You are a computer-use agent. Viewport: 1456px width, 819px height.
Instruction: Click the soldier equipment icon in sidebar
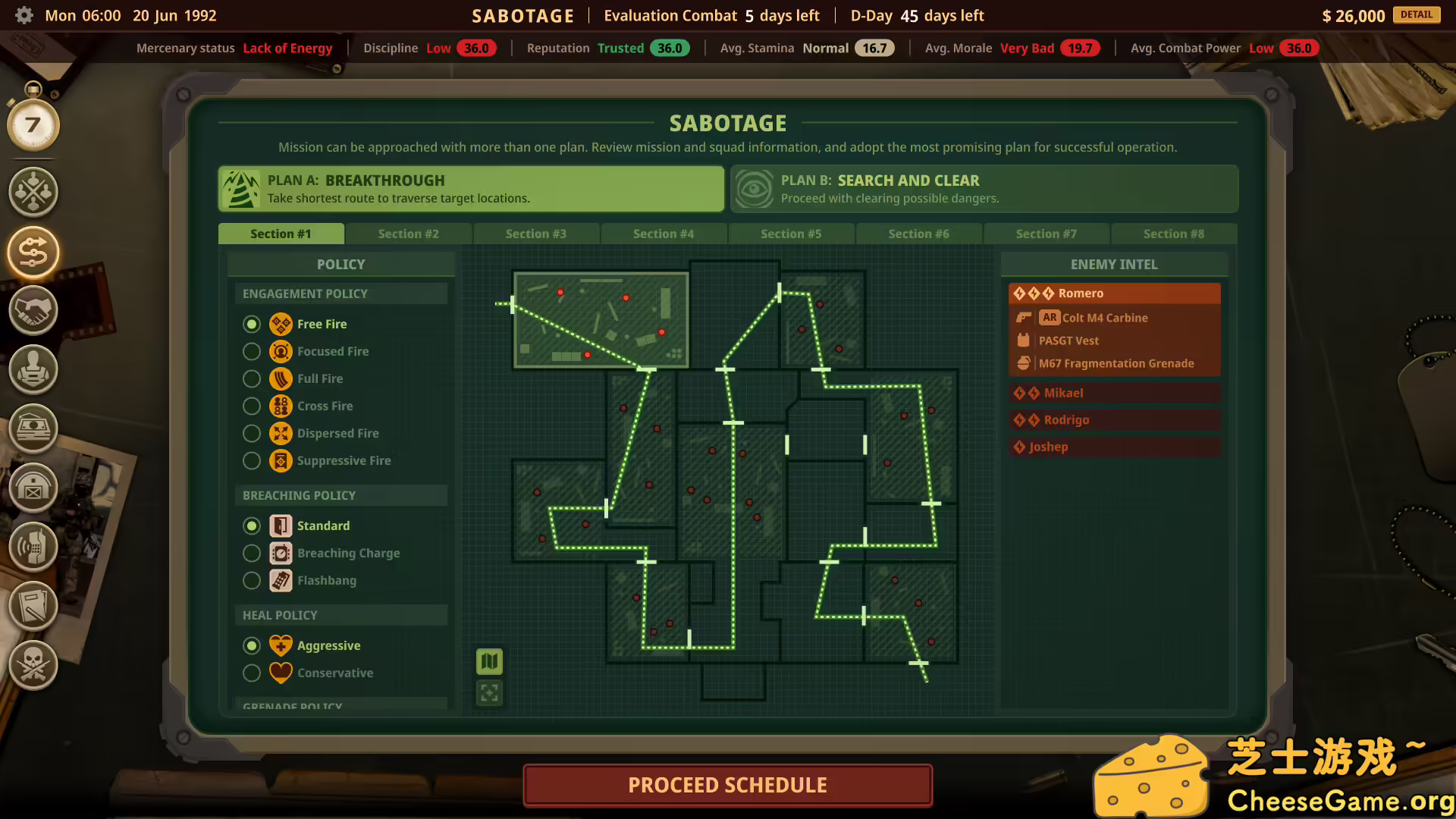(x=33, y=370)
